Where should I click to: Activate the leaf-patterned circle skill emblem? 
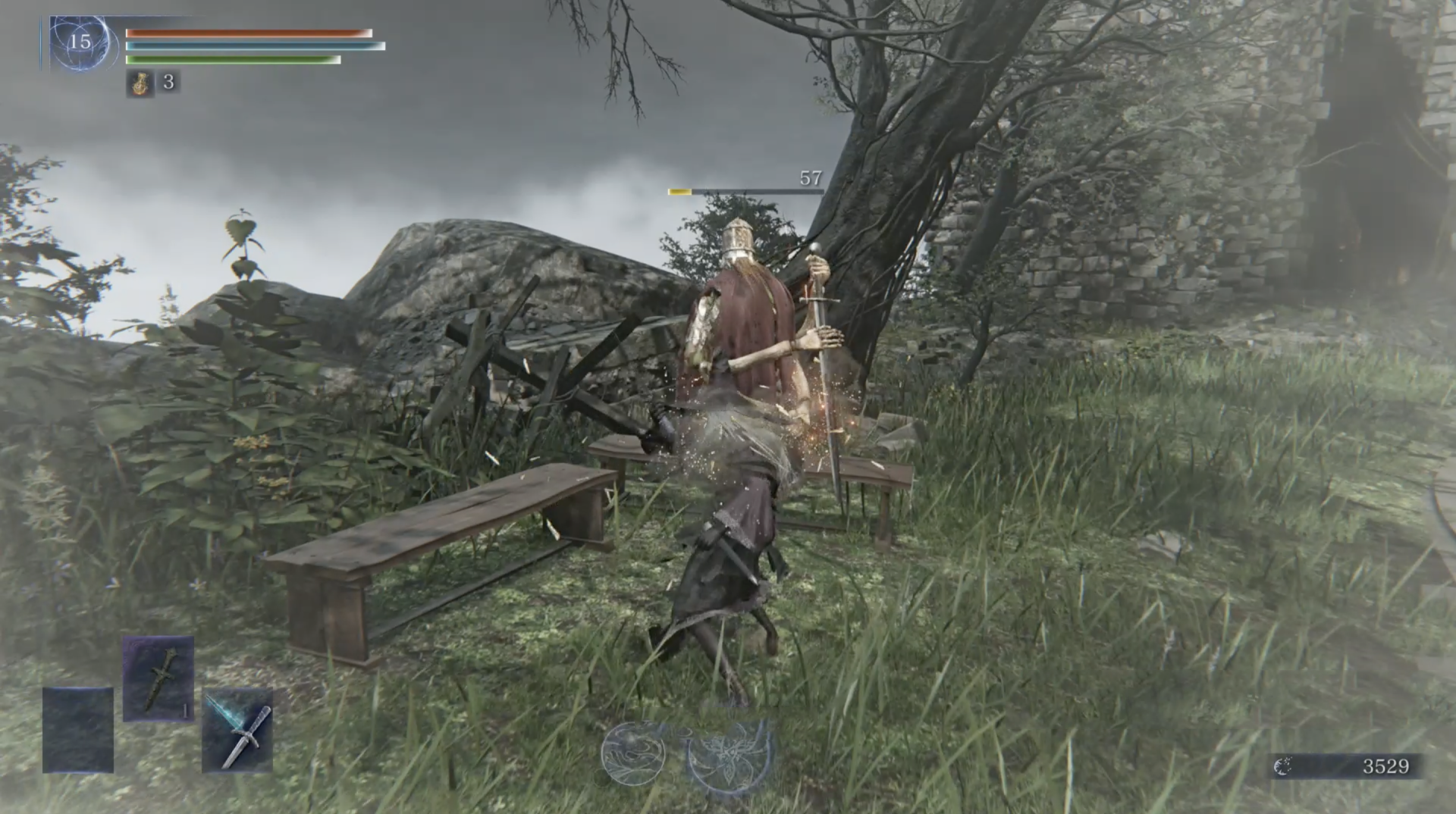coord(730,754)
